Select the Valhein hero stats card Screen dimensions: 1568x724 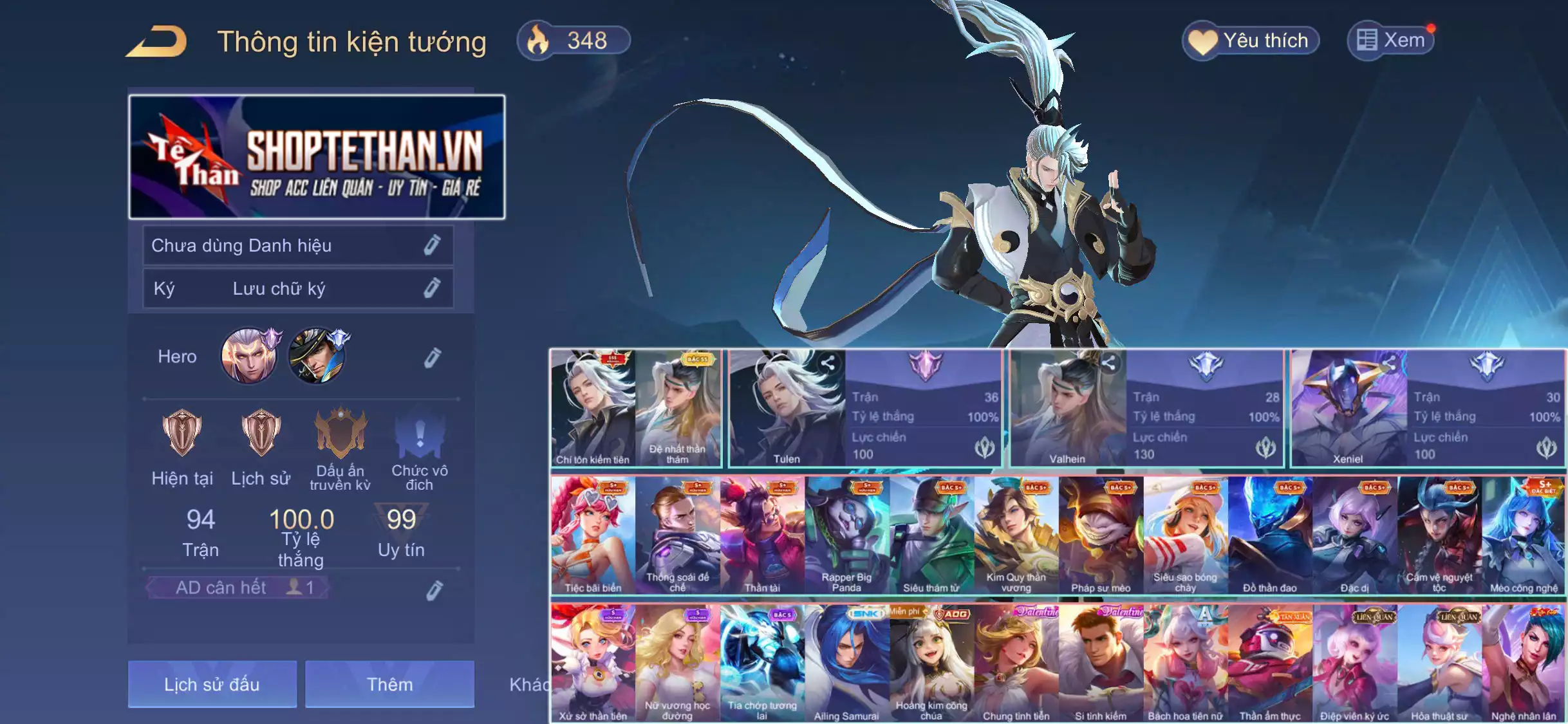1146,408
